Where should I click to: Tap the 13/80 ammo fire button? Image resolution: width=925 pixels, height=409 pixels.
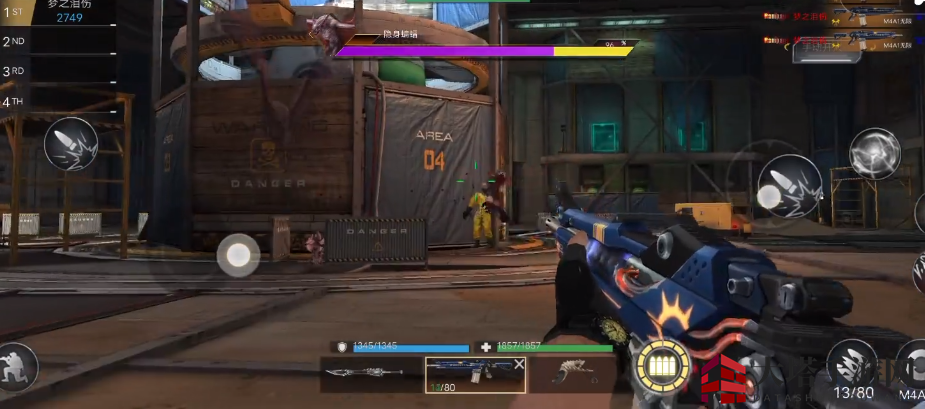click(x=853, y=367)
